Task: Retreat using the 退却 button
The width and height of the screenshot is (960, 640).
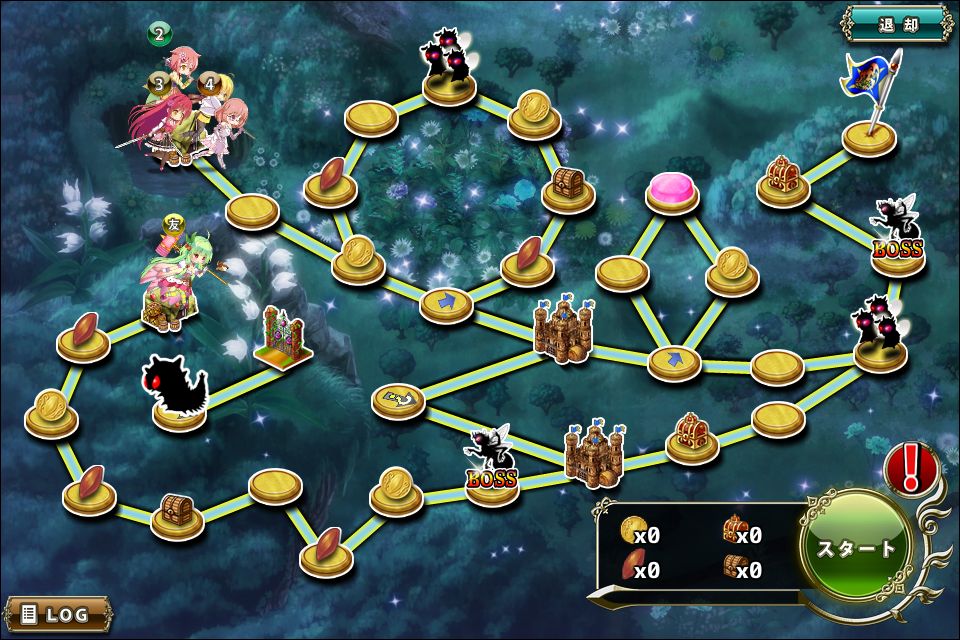Action: tap(896, 23)
